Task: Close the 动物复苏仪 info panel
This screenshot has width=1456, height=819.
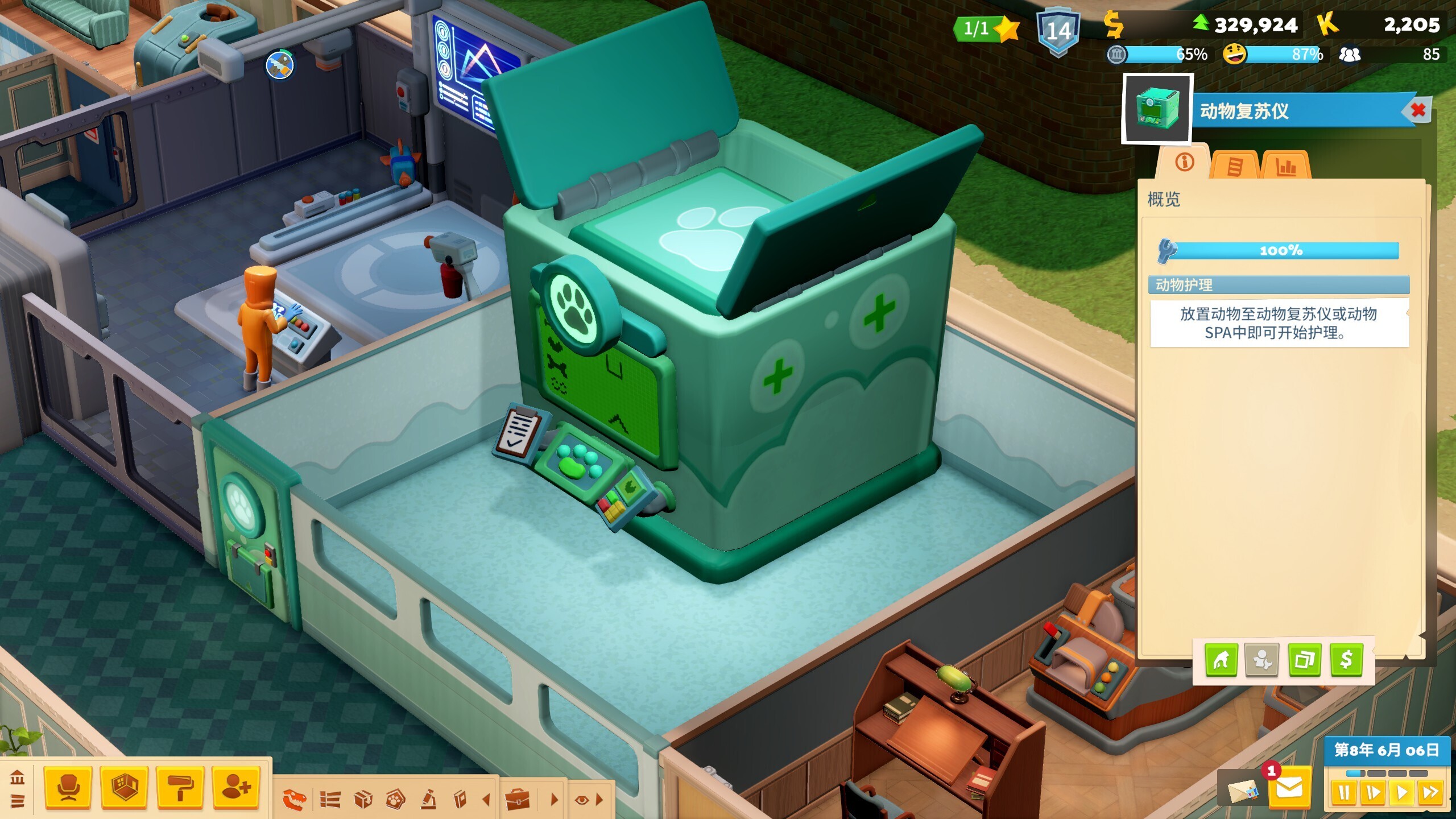Action: 1418,110
